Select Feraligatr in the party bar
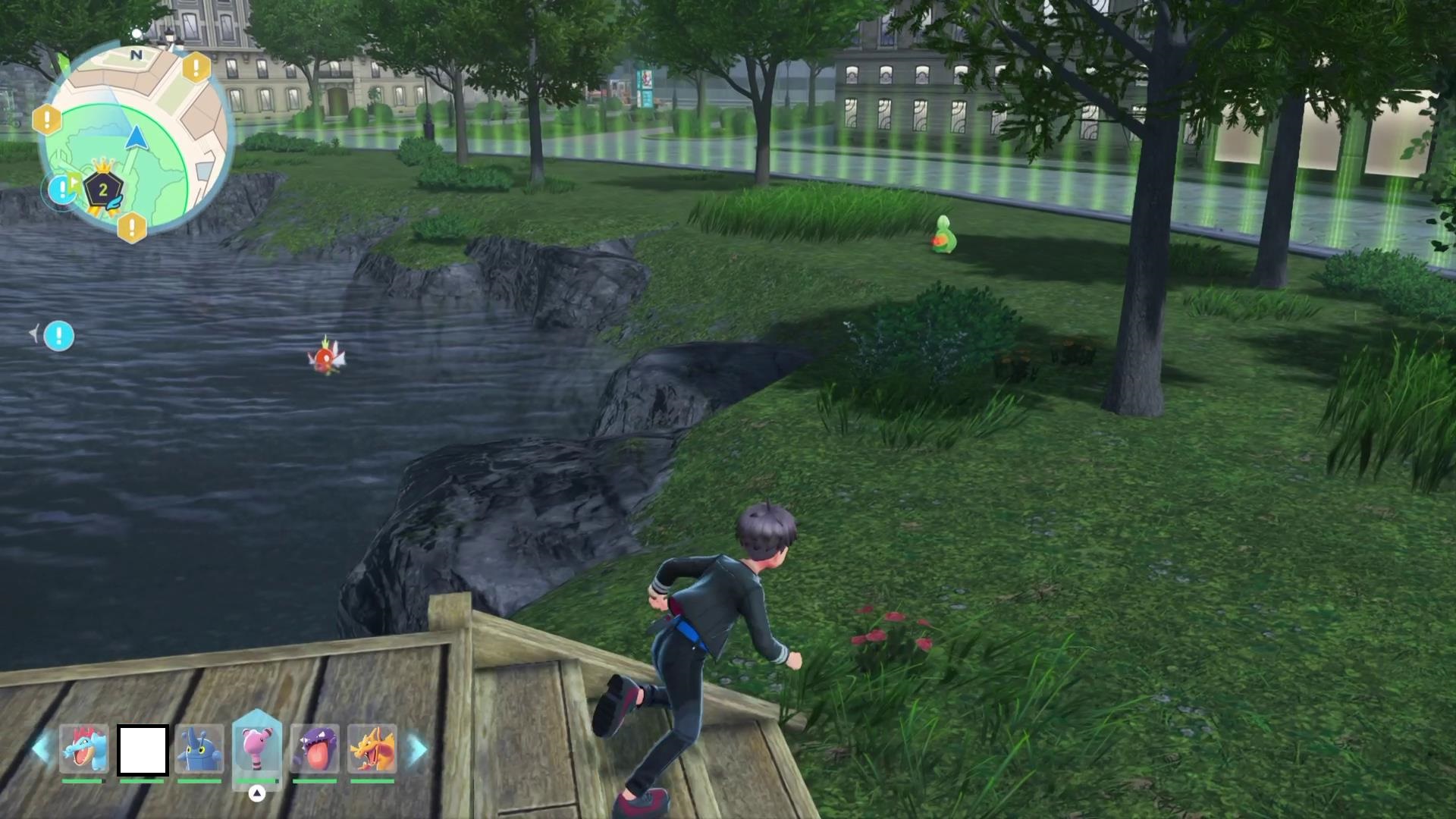The width and height of the screenshot is (1456, 819). click(84, 749)
